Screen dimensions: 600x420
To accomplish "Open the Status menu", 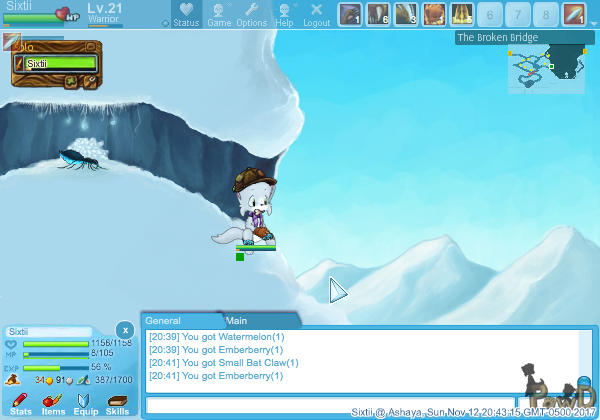I will (186, 15).
